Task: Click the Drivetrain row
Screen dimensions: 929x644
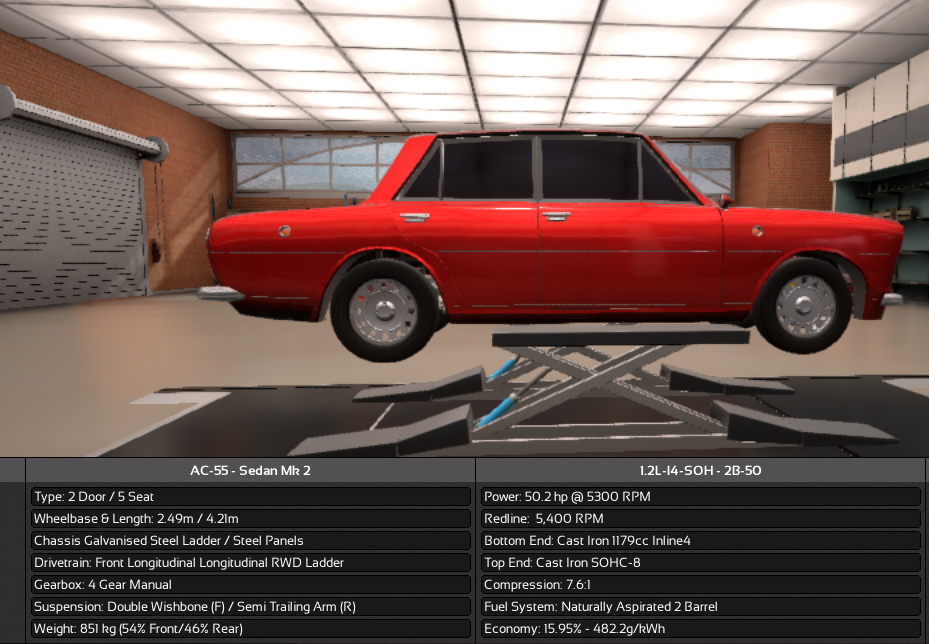Action: point(251,563)
